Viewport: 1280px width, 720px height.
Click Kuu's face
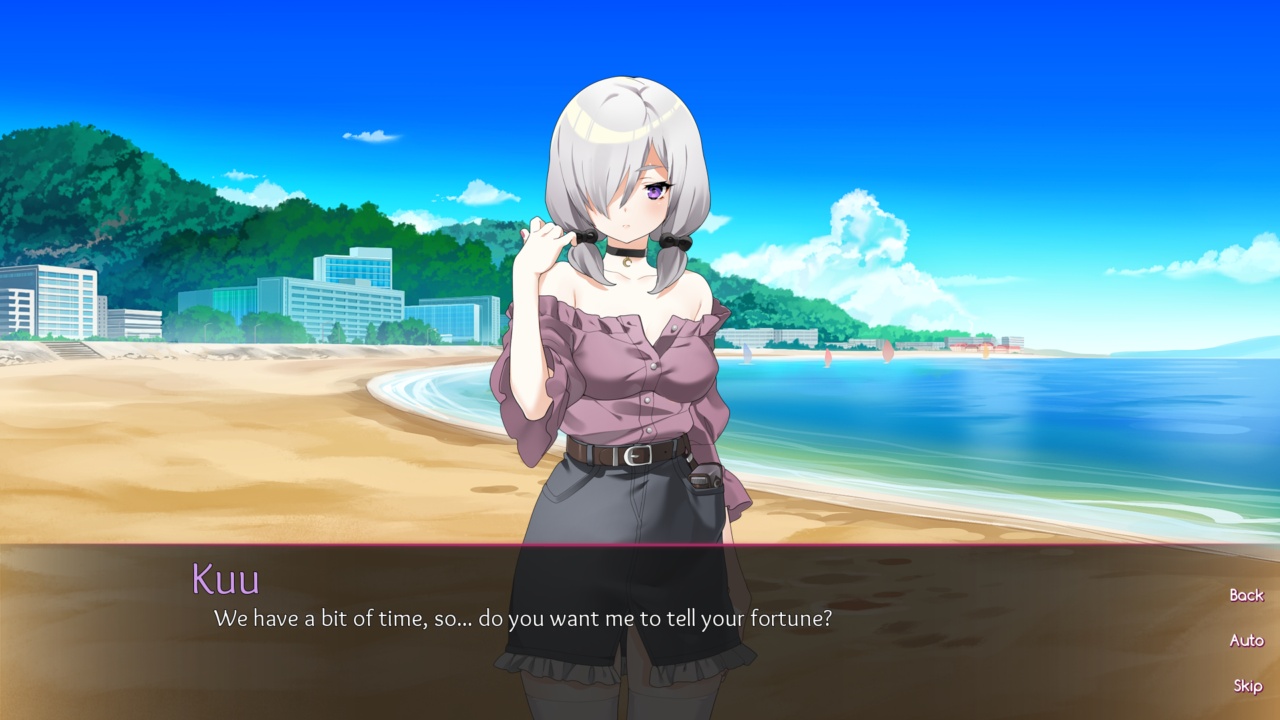(630, 200)
